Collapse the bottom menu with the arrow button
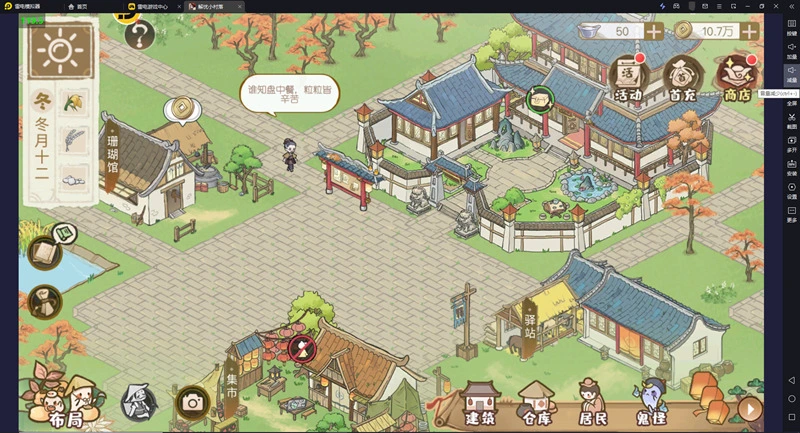 (x=750, y=409)
